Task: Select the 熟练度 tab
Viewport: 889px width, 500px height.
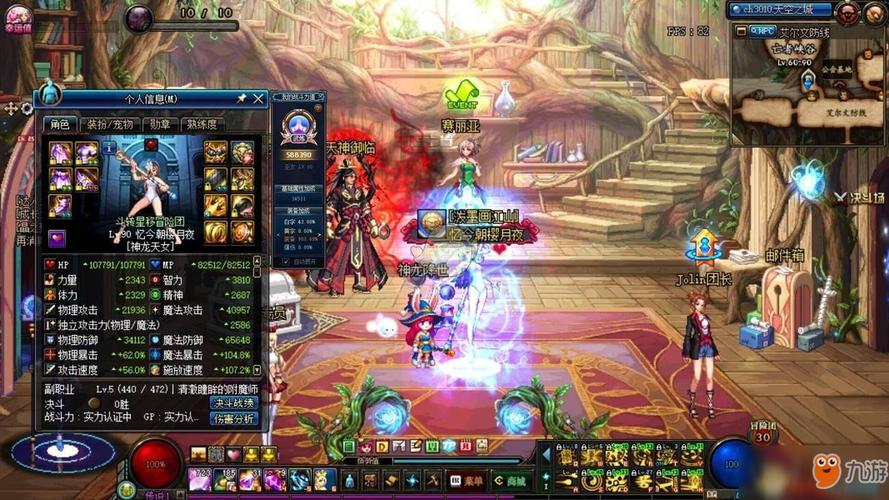Action: coord(202,124)
